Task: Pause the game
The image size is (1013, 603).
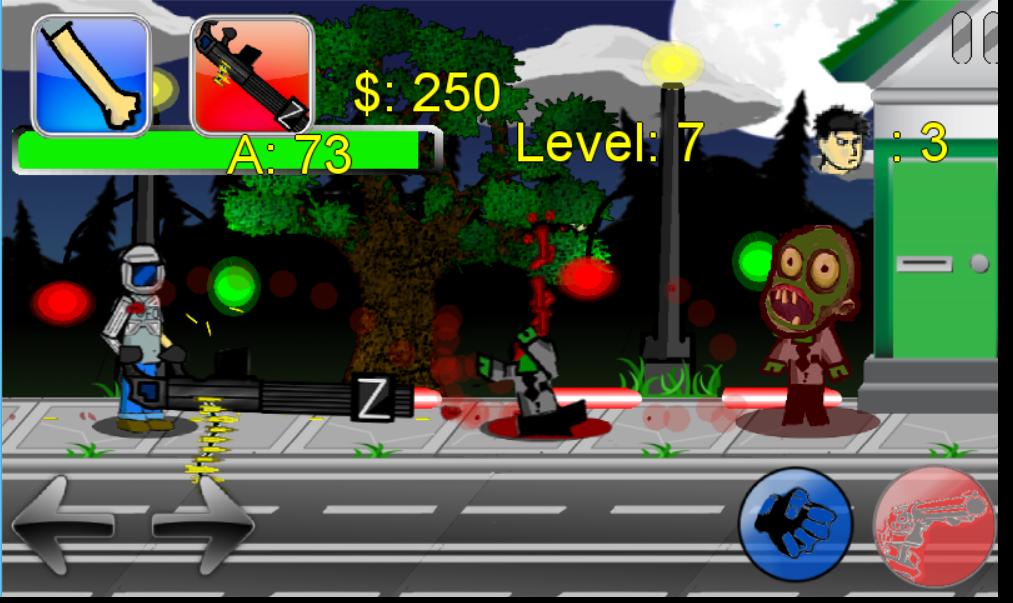Action: tap(974, 38)
